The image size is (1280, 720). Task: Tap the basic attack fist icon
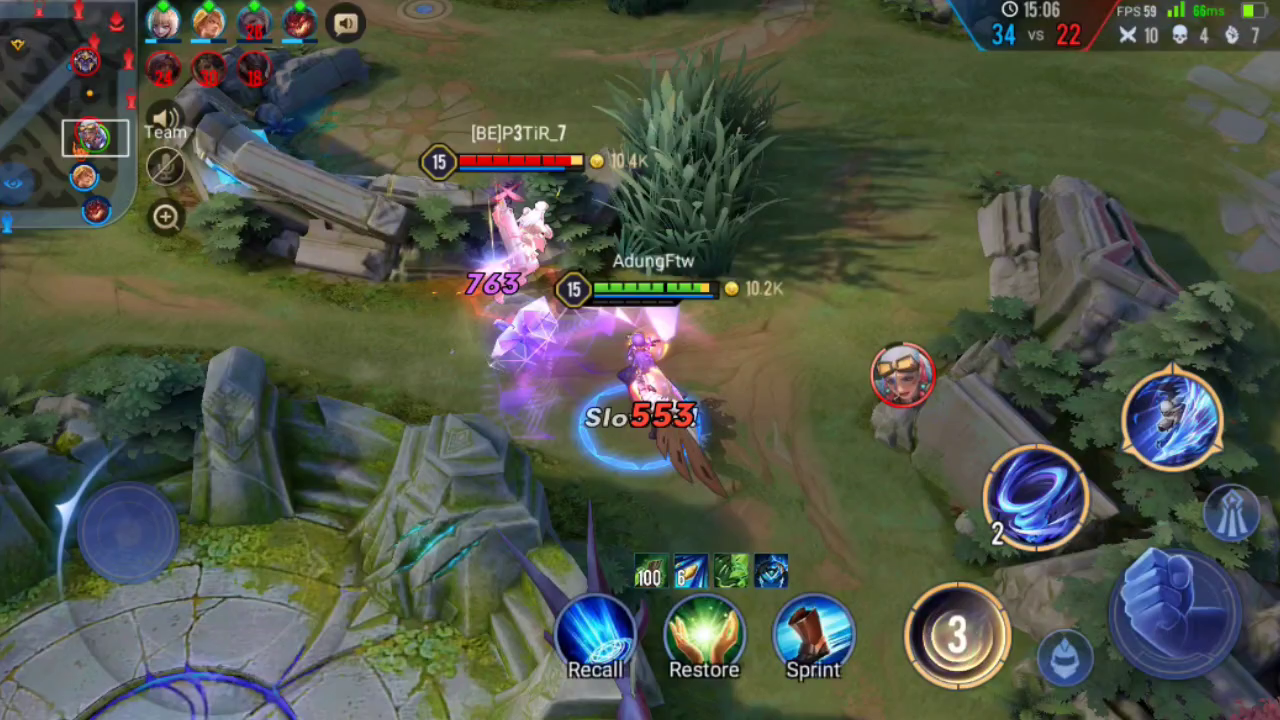point(1168,605)
